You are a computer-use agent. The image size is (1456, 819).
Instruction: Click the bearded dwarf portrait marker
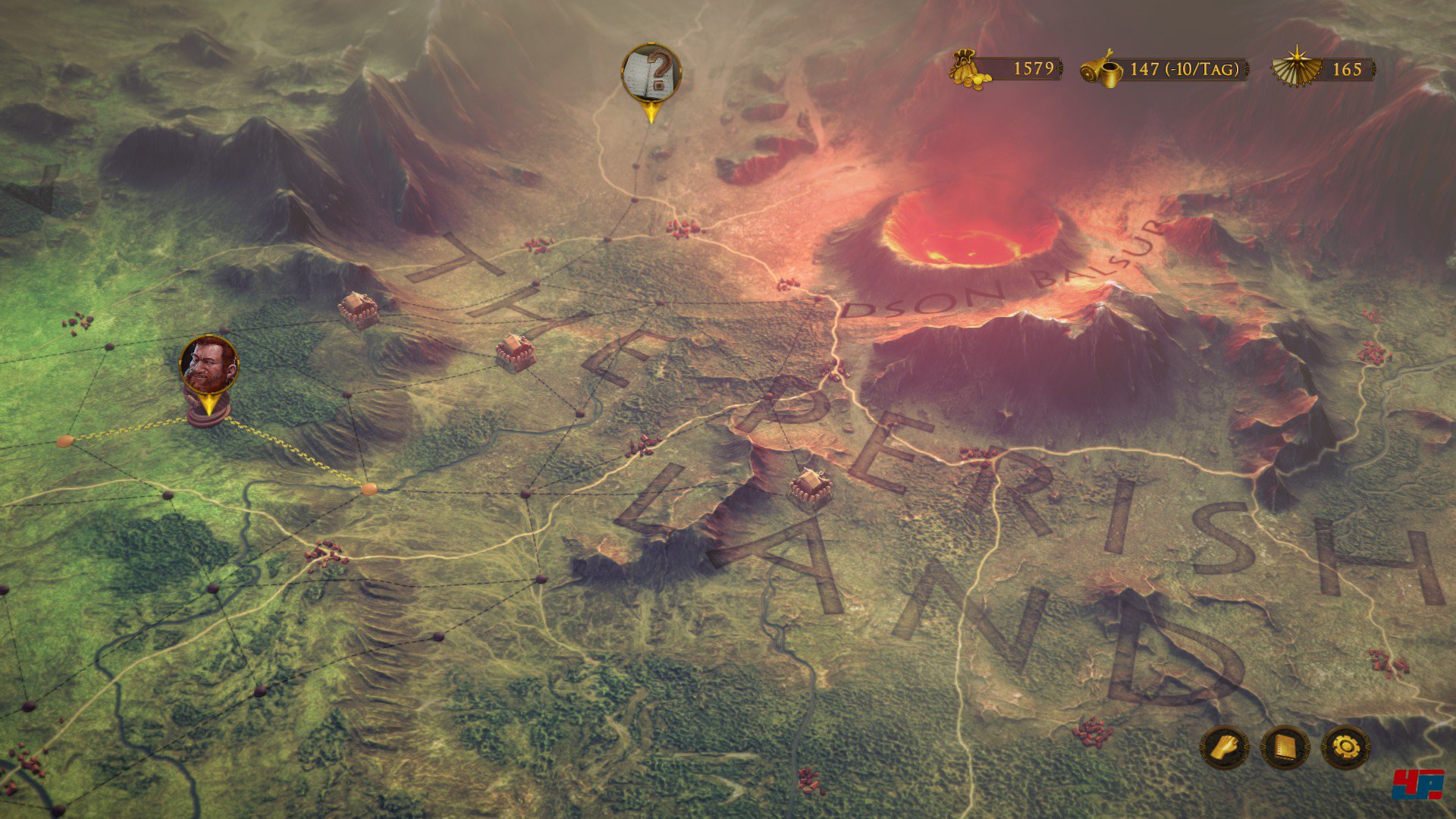(x=209, y=365)
